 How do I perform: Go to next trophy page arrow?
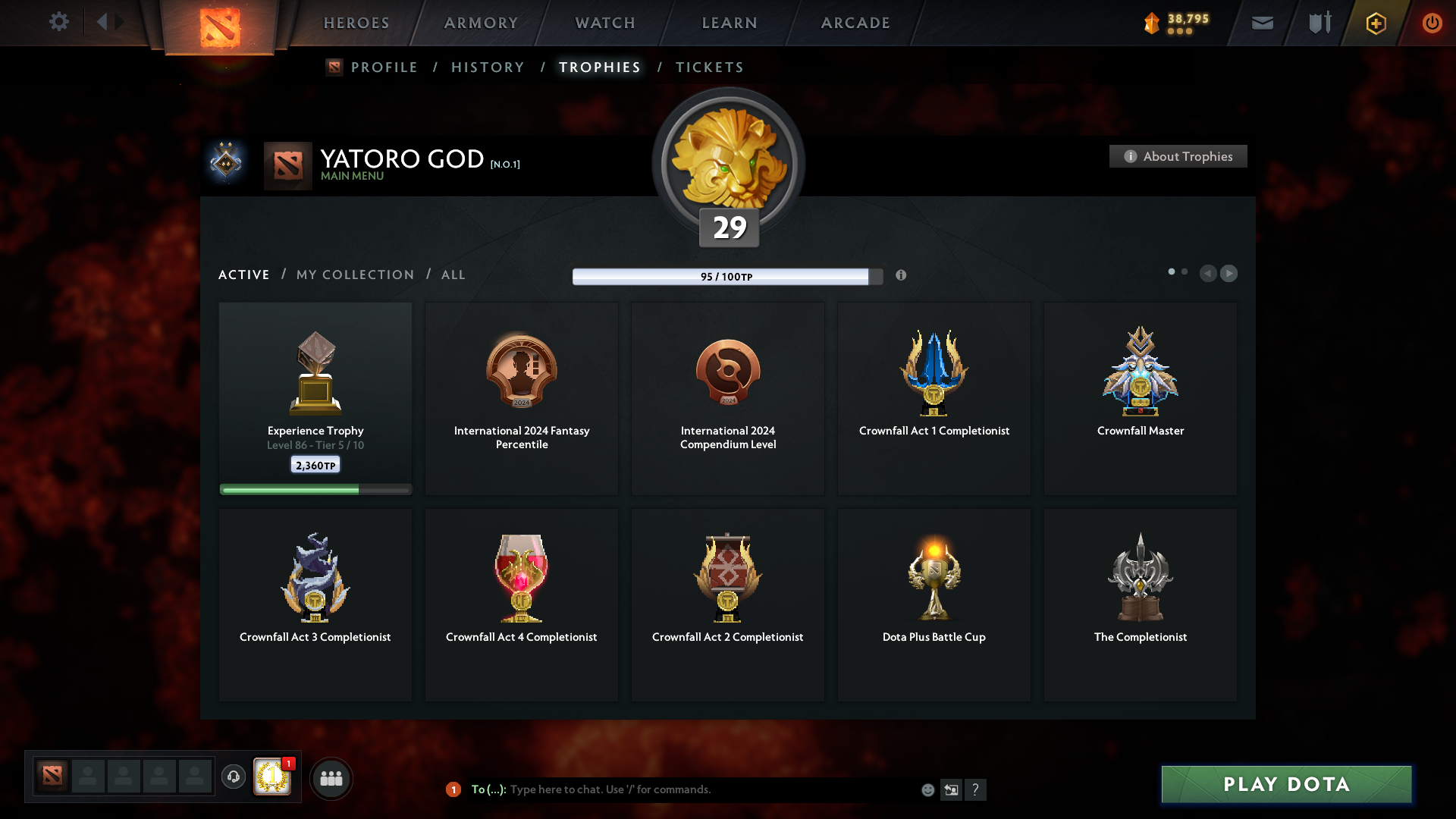pos(1228,274)
